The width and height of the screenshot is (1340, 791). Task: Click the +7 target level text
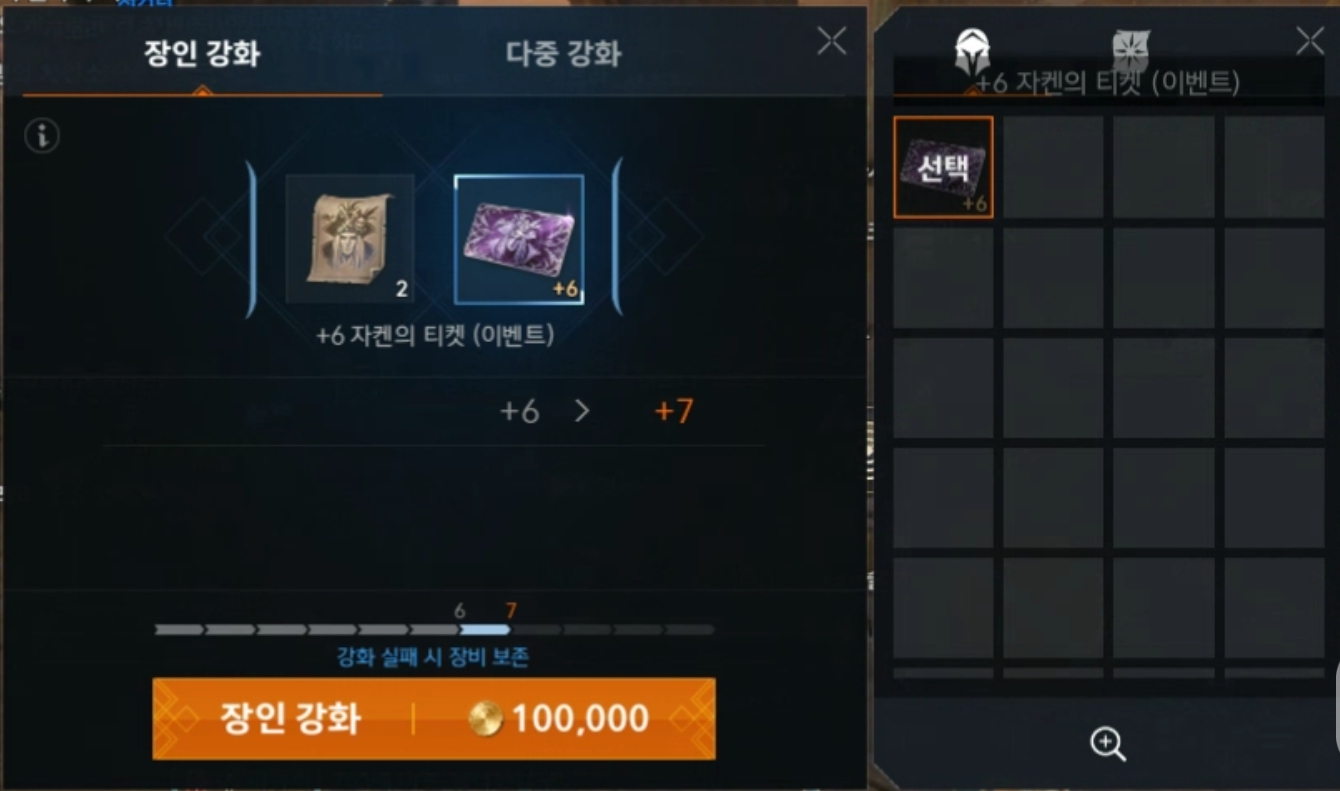pos(671,412)
